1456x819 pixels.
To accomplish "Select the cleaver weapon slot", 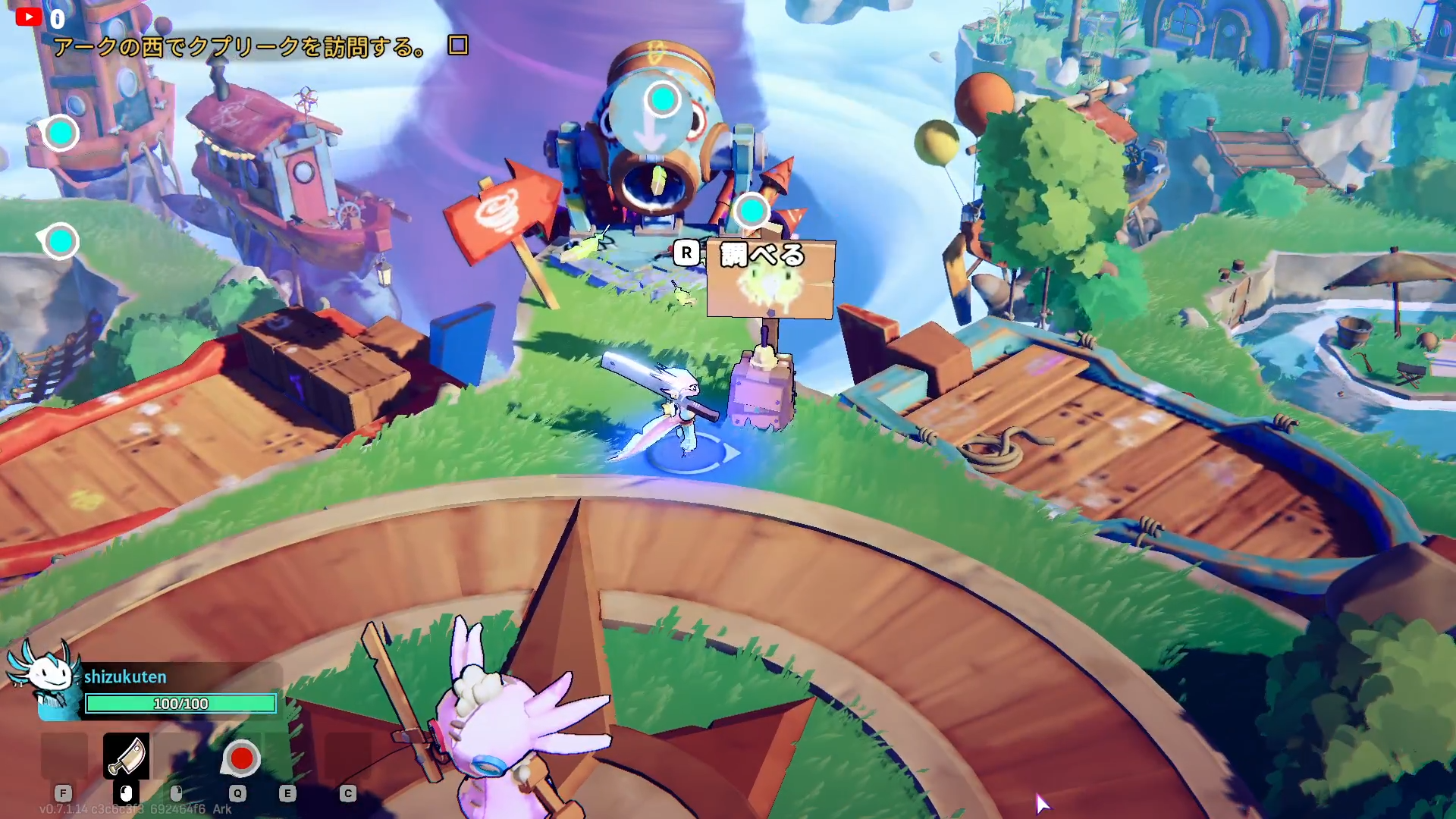I will click(x=126, y=756).
